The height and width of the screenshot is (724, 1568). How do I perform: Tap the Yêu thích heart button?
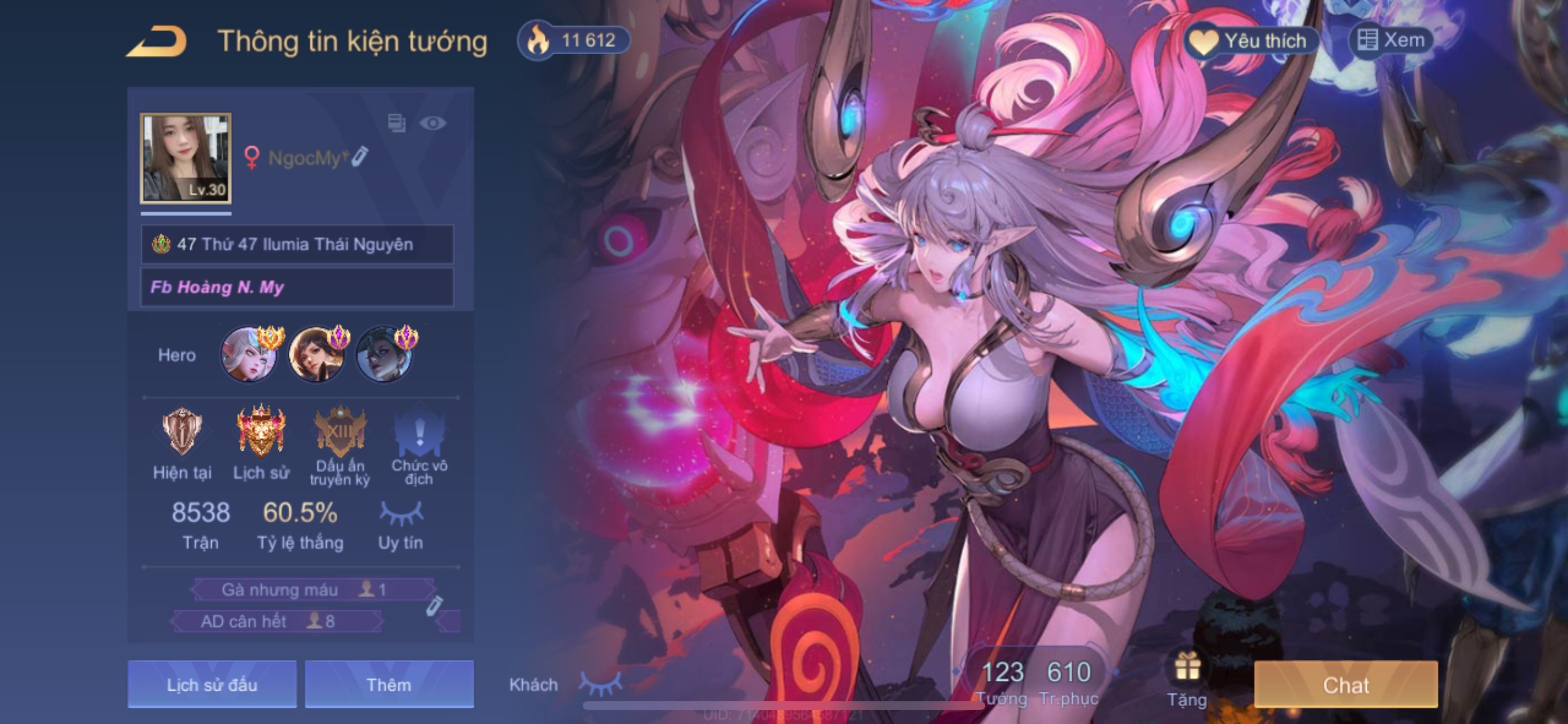pyautogui.click(x=1251, y=41)
